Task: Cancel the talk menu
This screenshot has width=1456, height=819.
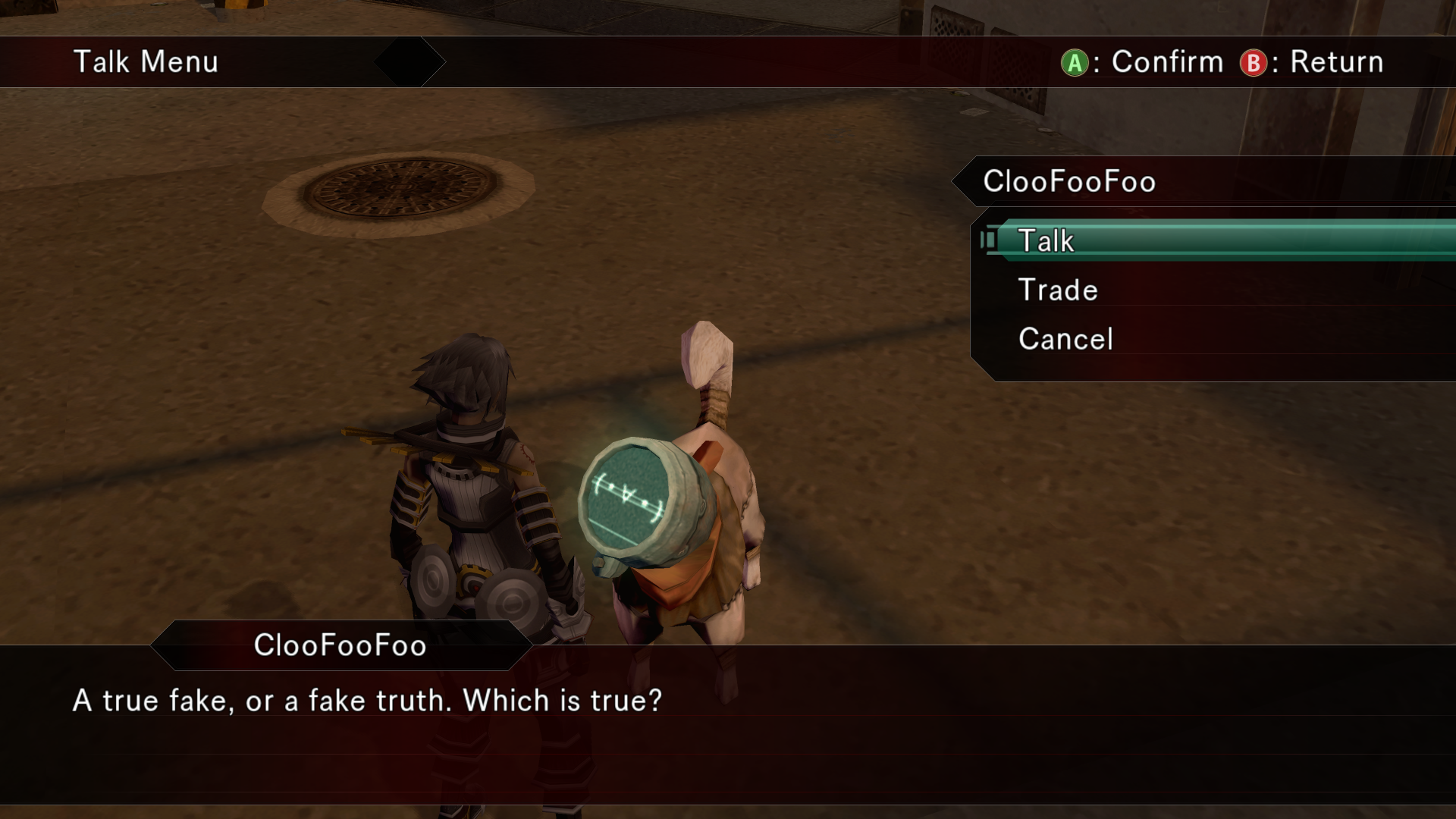Action: click(1065, 339)
